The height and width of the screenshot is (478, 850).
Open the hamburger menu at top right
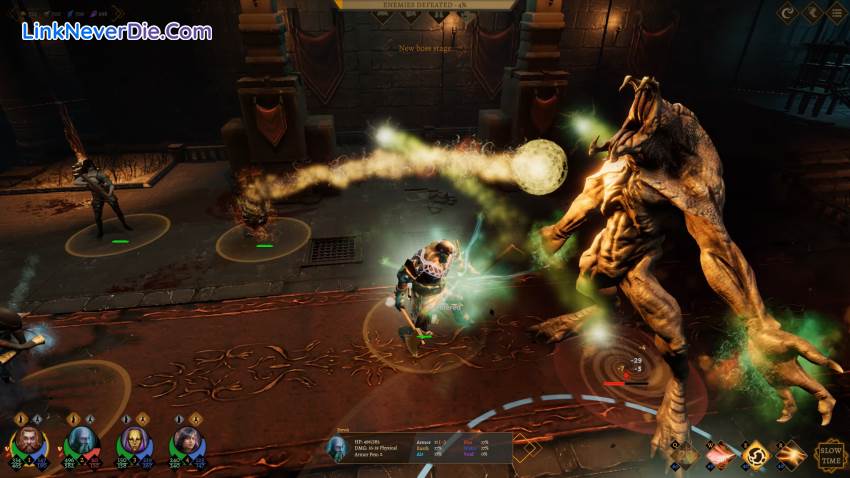835,14
